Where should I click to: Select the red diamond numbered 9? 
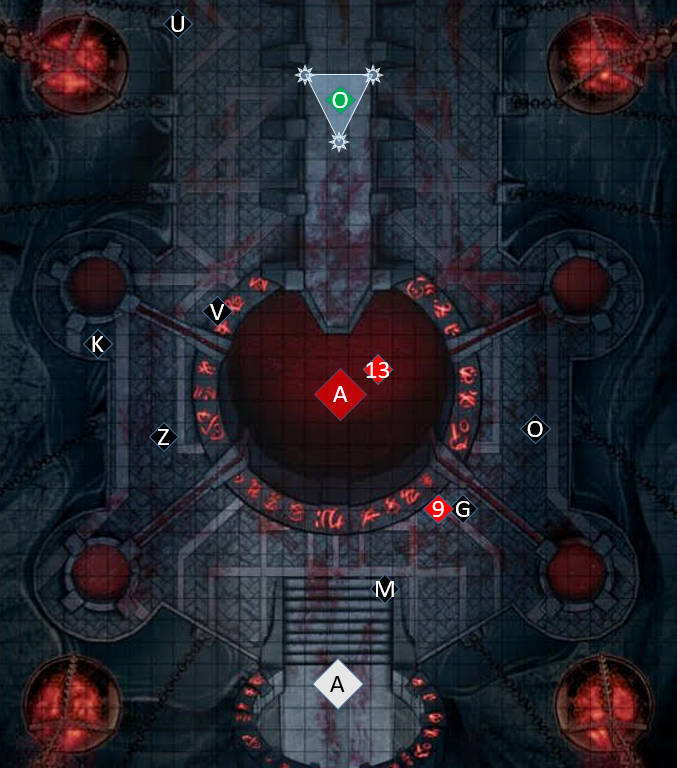(437, 509)
